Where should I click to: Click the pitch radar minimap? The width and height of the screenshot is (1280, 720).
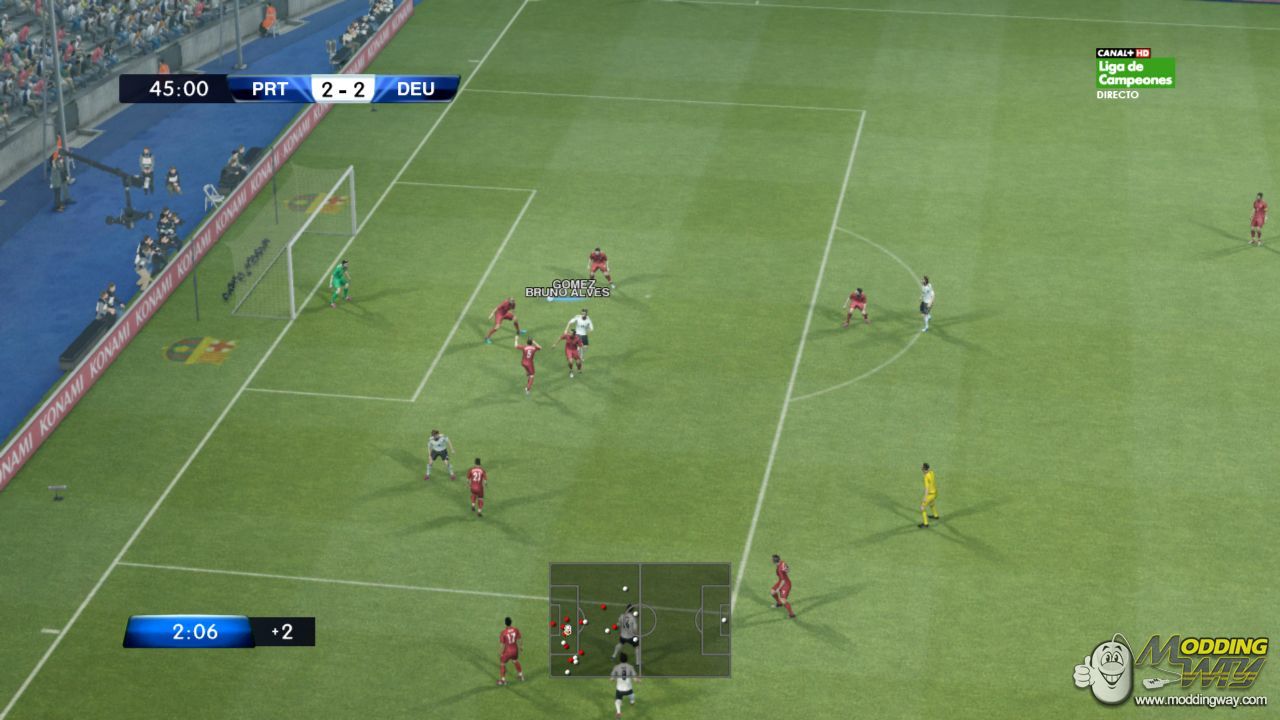click(x=640, y=620)
